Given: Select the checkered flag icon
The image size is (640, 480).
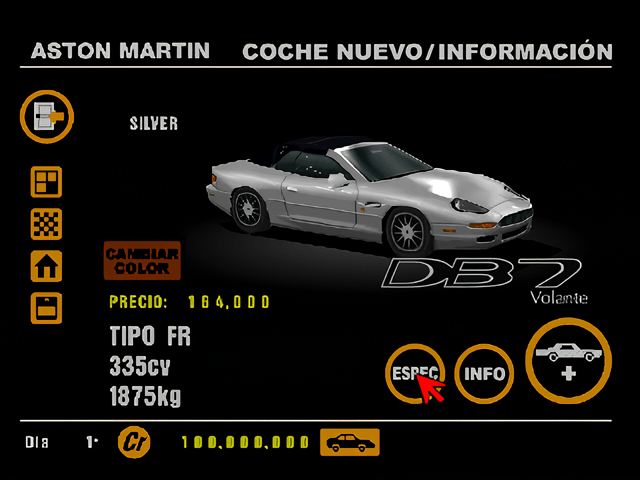Looking at the screenshot, I should coord(47,224).
